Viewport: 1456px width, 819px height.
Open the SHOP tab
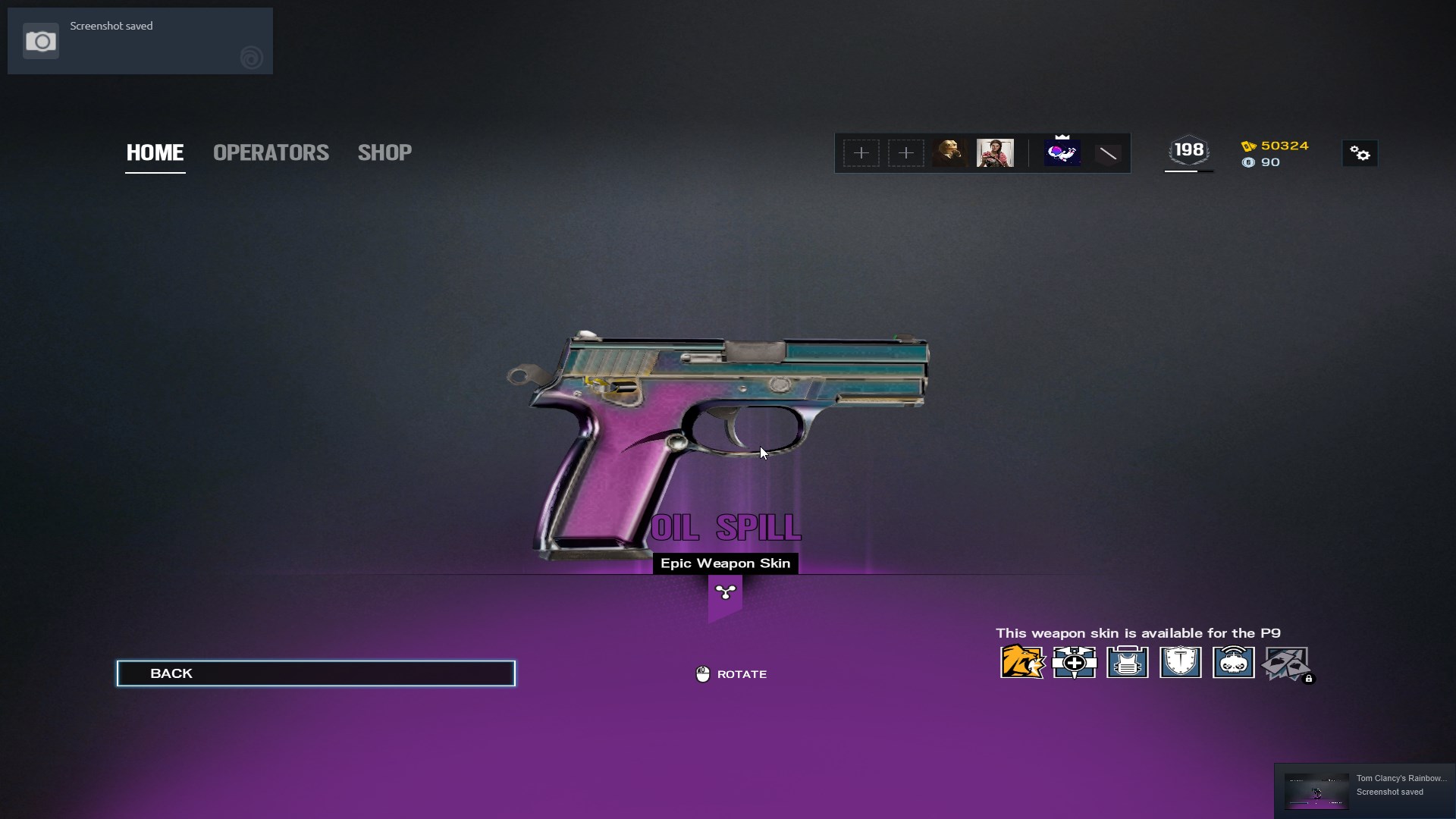384,152
